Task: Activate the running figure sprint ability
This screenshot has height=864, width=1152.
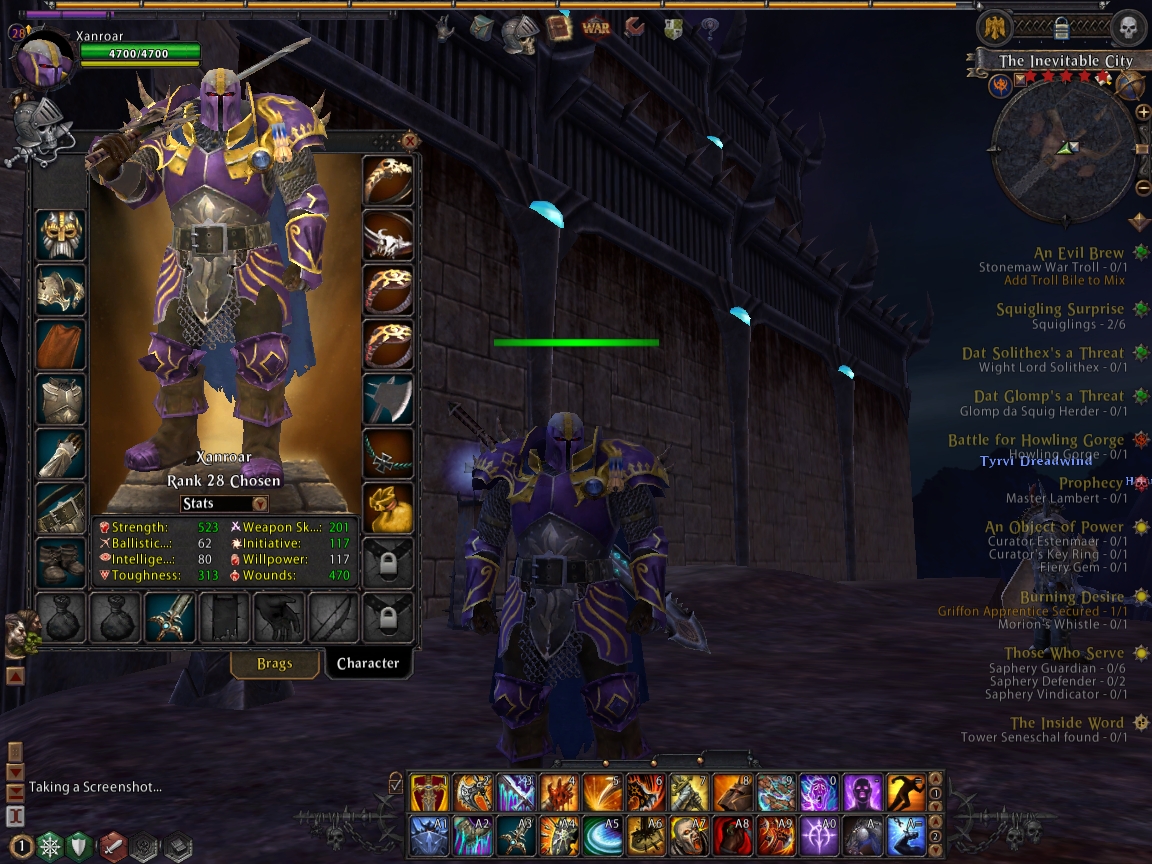Action: 906,792
